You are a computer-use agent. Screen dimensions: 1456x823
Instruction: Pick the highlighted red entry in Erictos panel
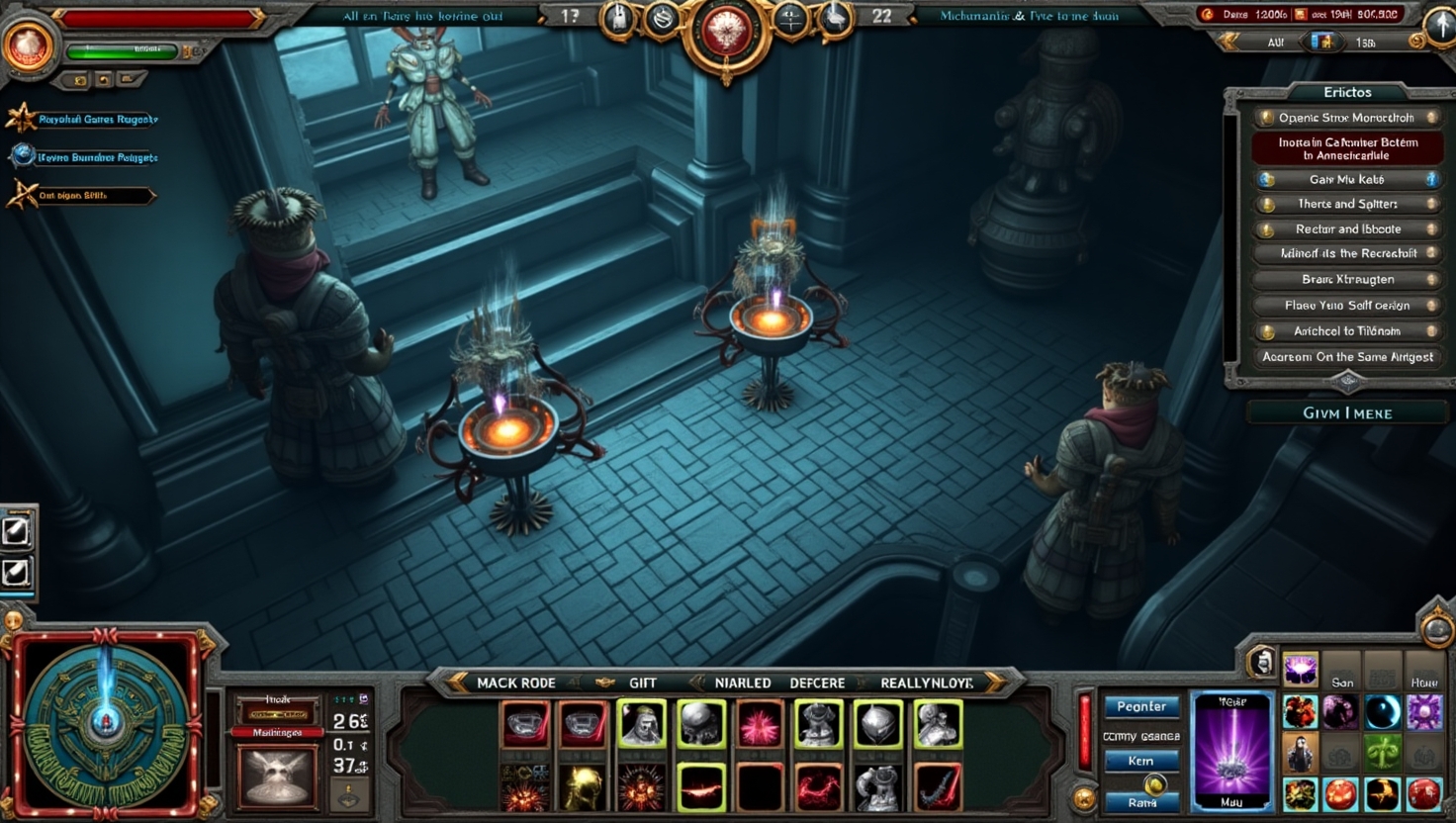click(x=1346, y=148)
